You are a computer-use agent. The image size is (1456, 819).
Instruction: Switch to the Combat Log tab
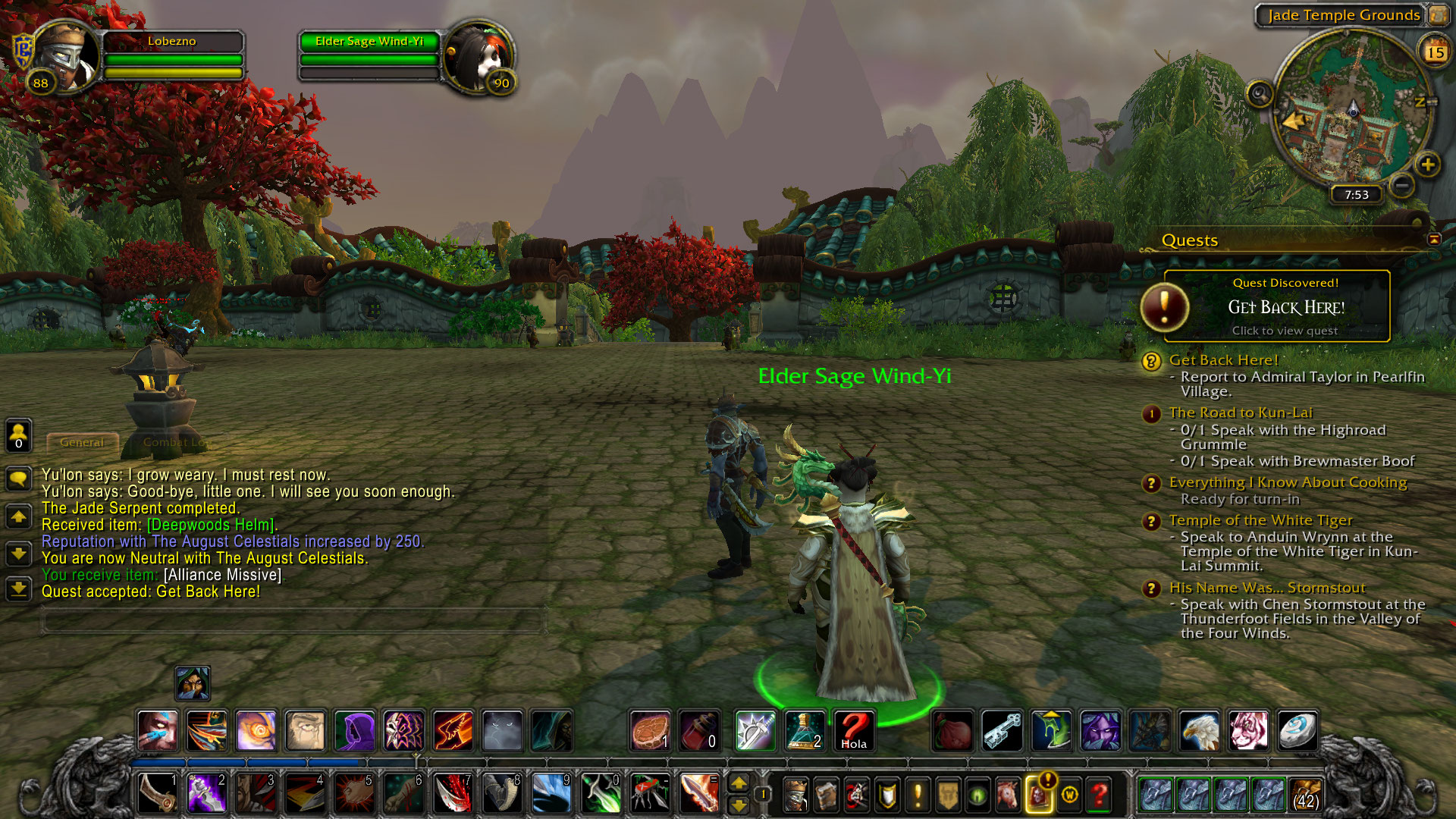coord(174,442)
